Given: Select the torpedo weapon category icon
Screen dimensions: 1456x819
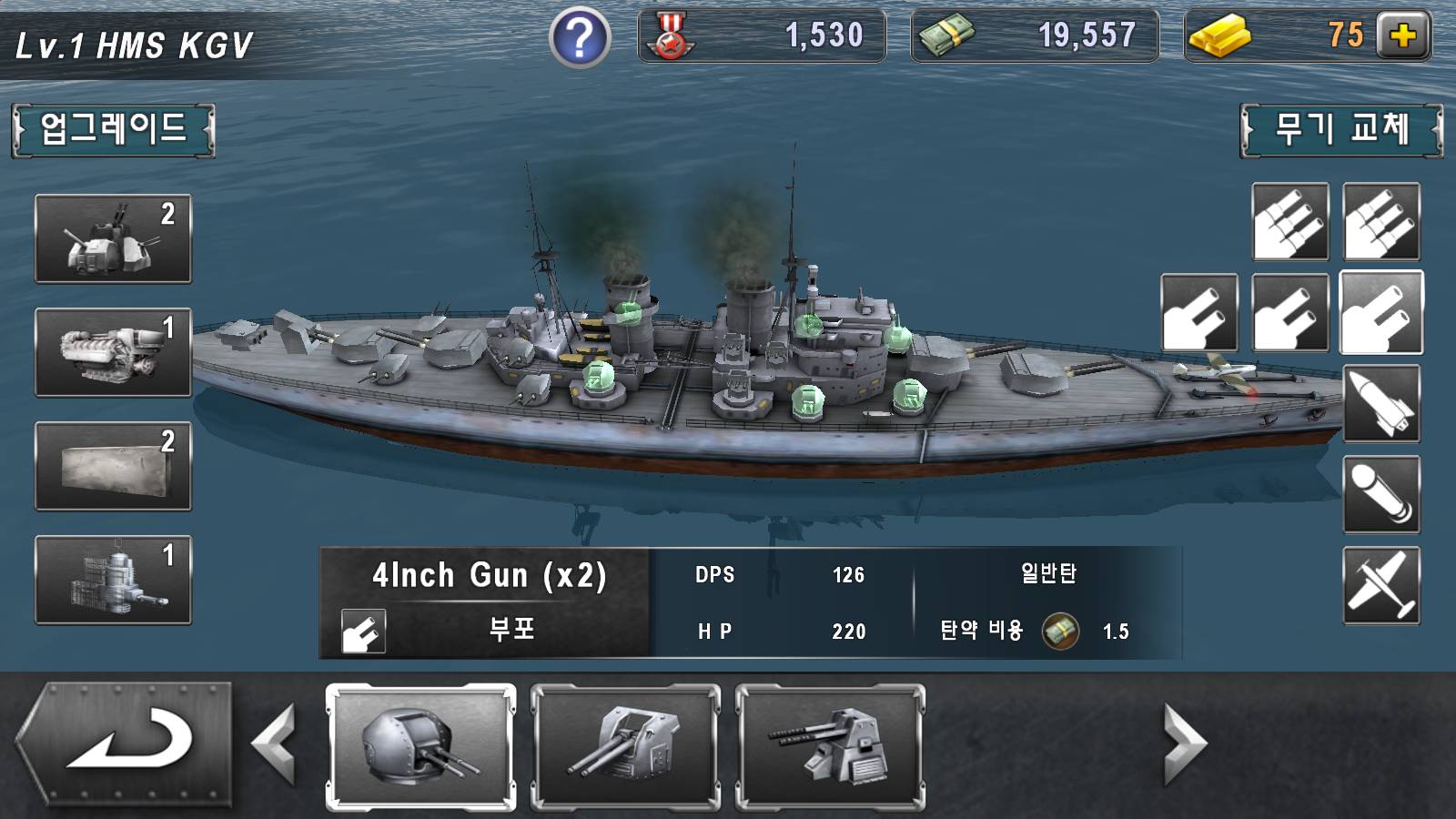Looking at the screenshot, I should point(1383,491).
